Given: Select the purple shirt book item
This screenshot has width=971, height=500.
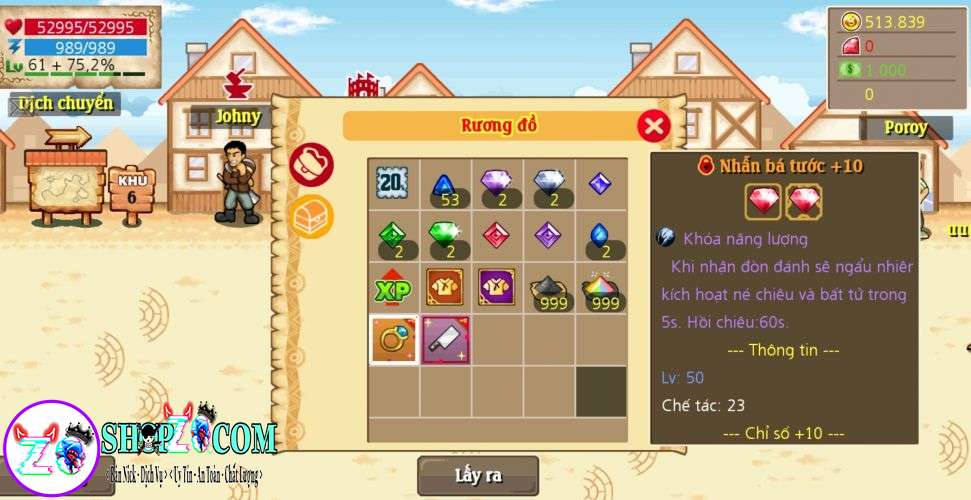Looking at the screenshot, I should (497, 288).
